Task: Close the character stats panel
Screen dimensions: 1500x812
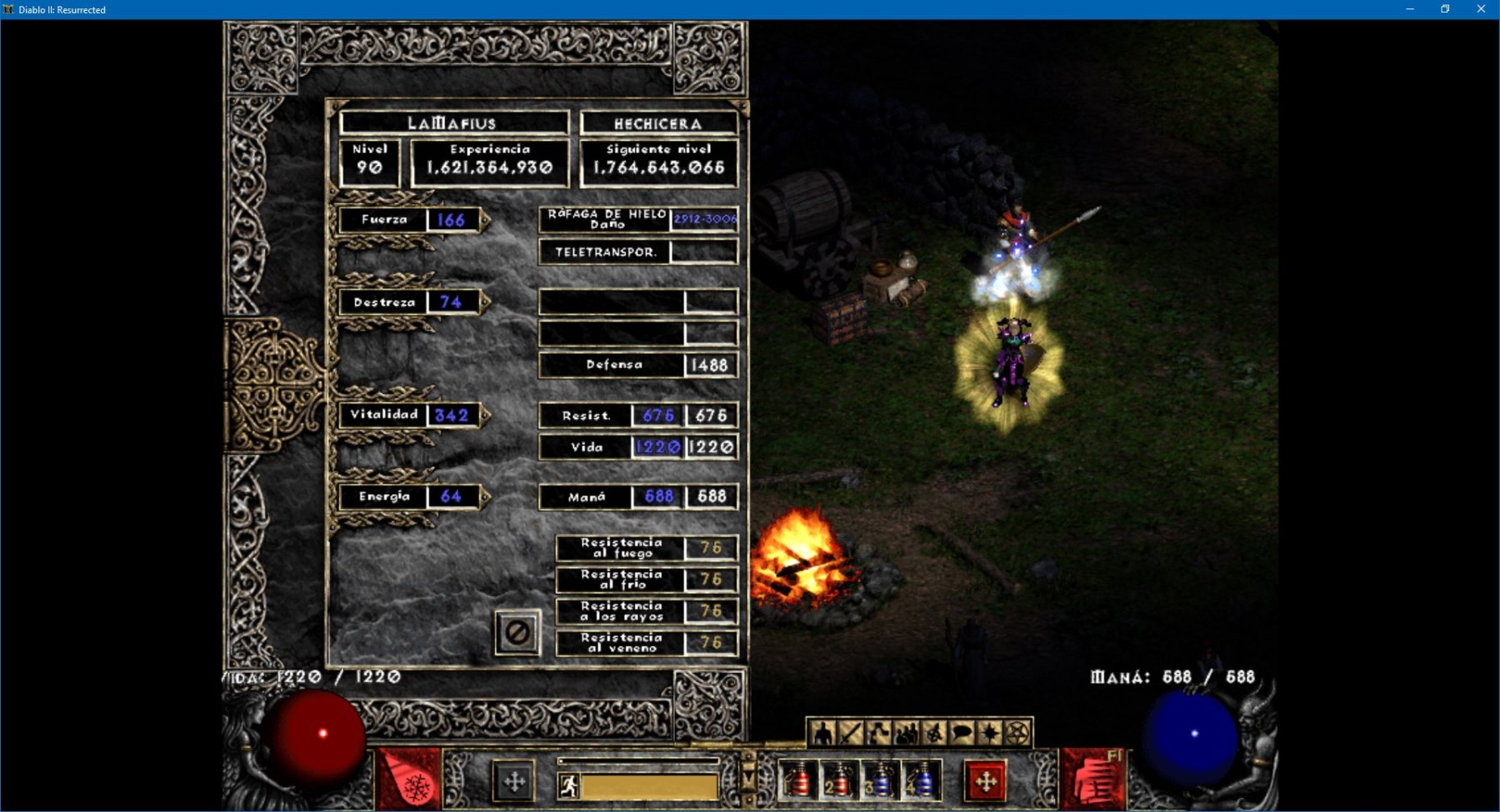Action: [x=517, y=633]
